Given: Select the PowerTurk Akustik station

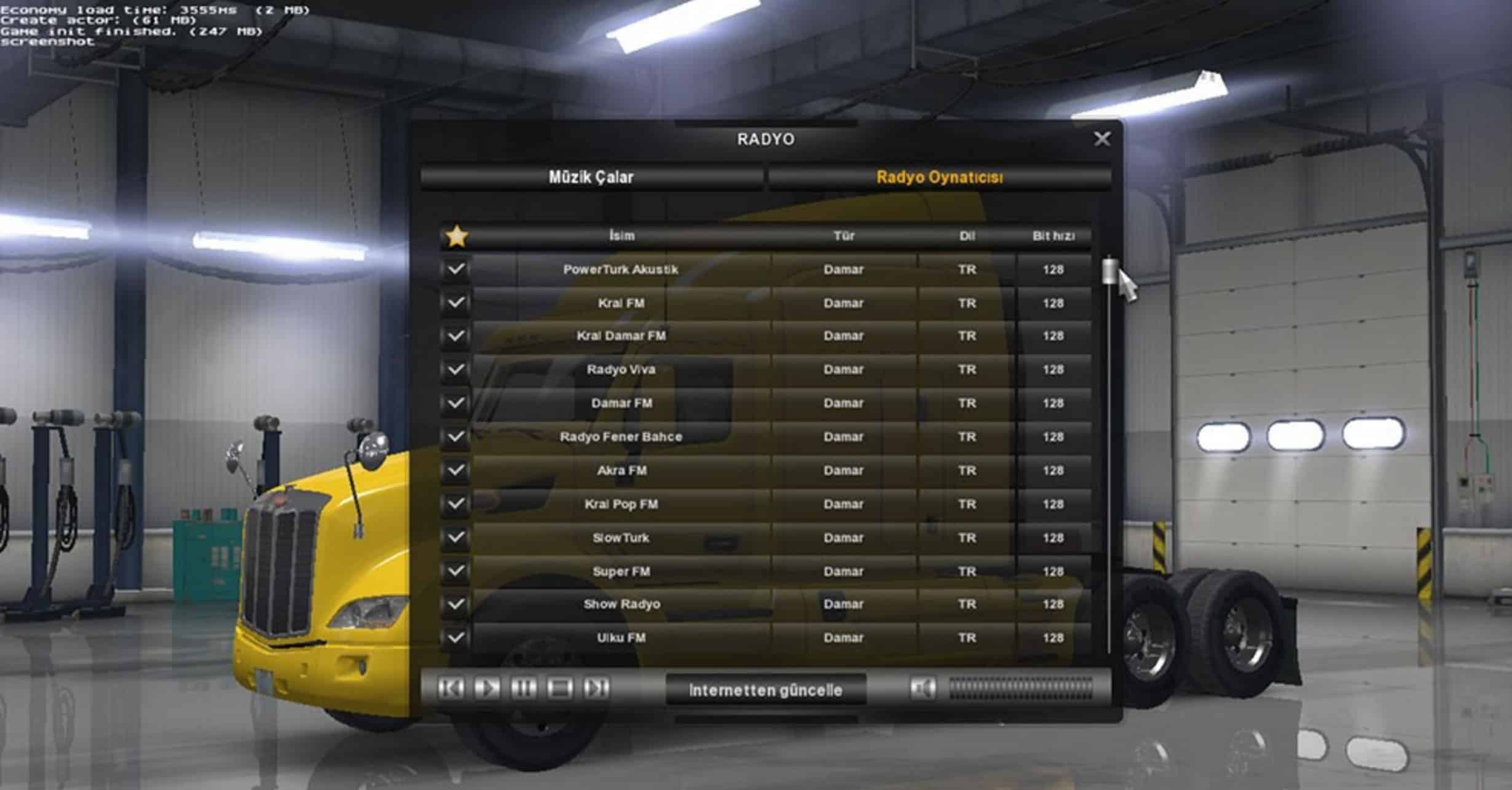Looking at the screenshot, I should point(621,269).
